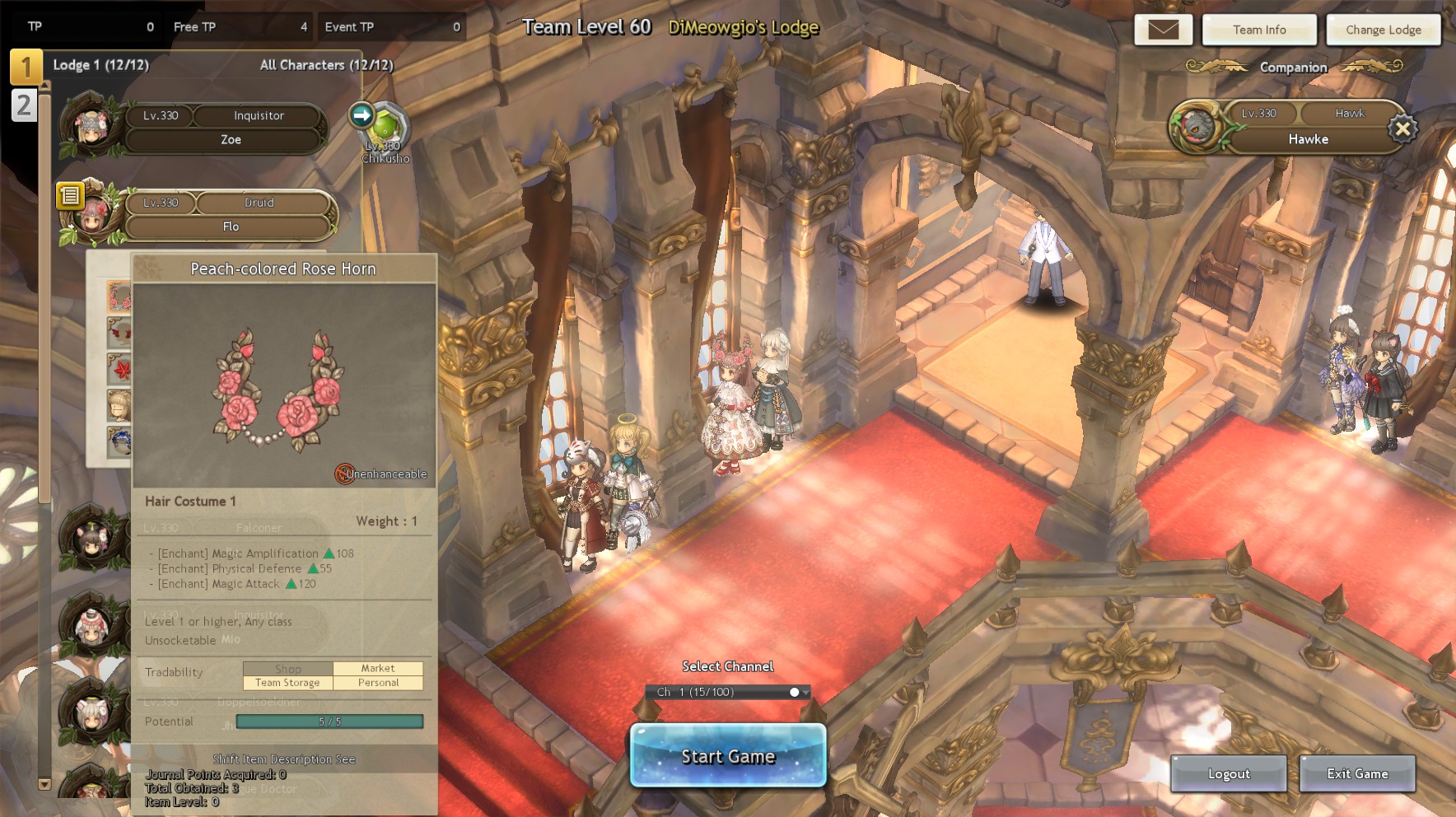Change Lodge to another theme
The image size is (1456, 817).
click(1384, 30)
